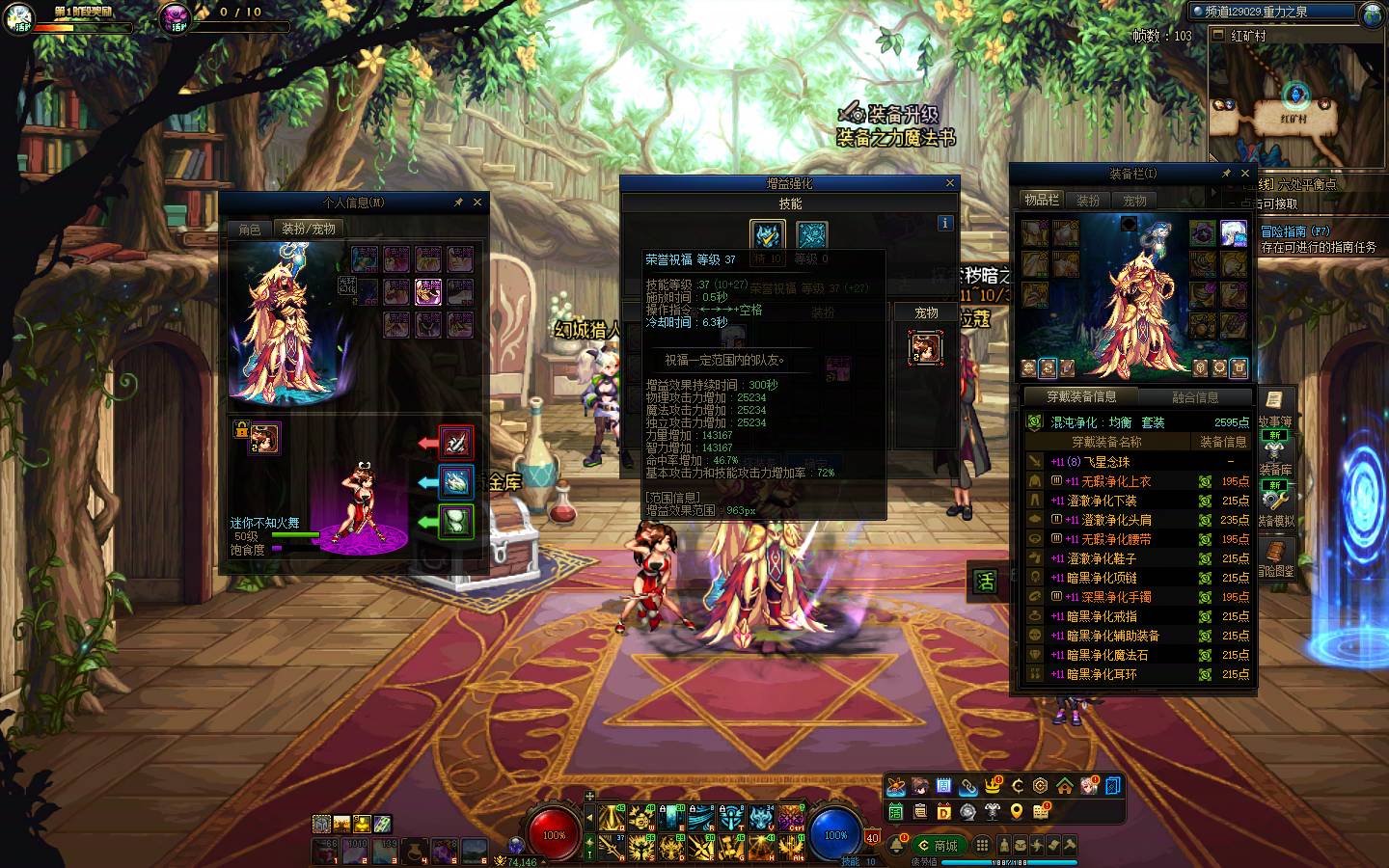Switch to the 宠物 tab in 装备栏
Screen dimensions: 1389x868
(1134, 201)
